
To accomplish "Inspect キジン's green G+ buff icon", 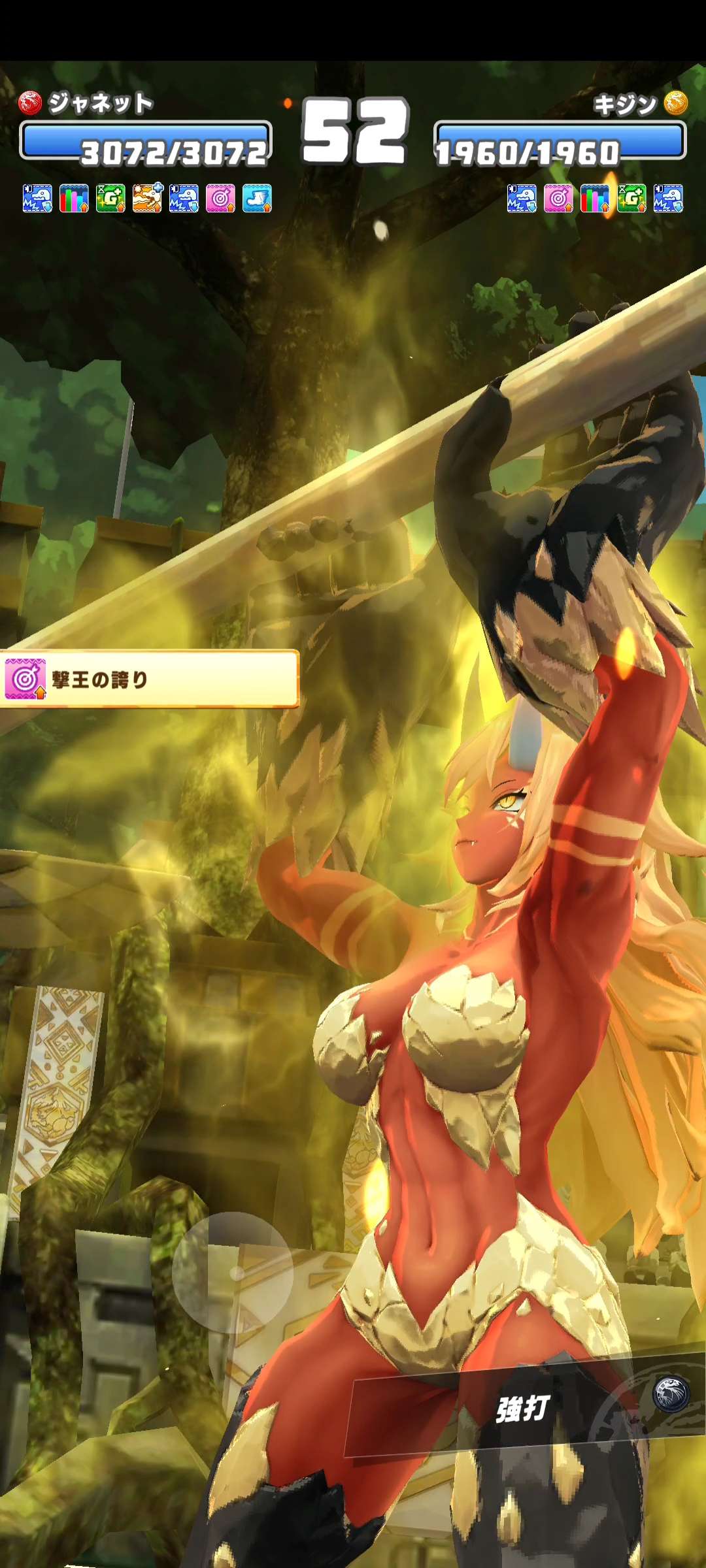I will pos(631,198).
